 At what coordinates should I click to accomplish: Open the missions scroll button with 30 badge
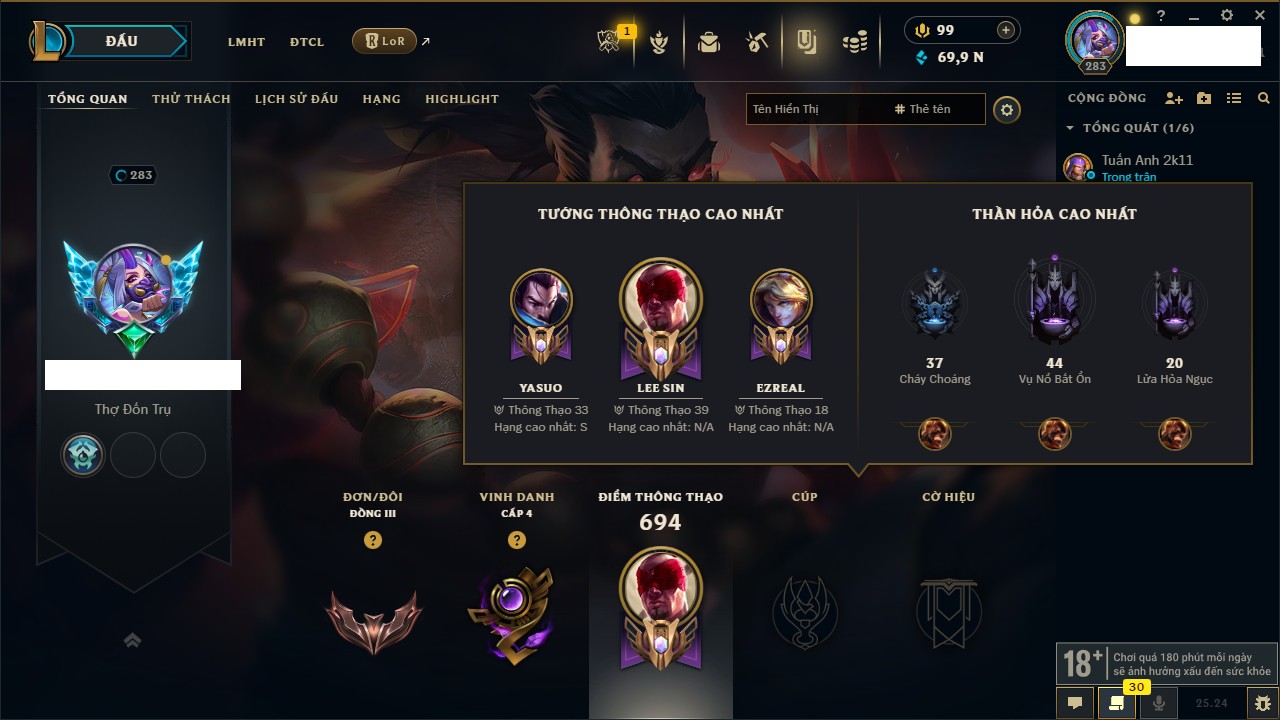(x=1116, y=703)
